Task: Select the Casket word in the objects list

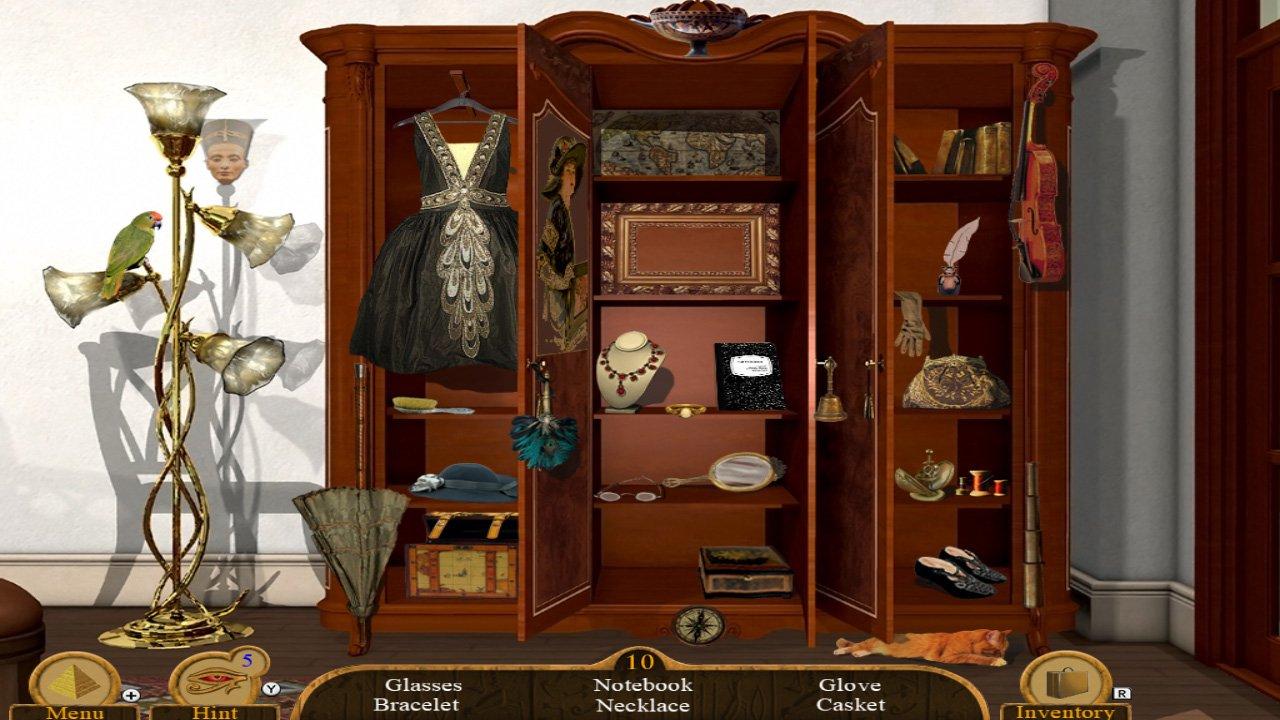Action: 850,706
